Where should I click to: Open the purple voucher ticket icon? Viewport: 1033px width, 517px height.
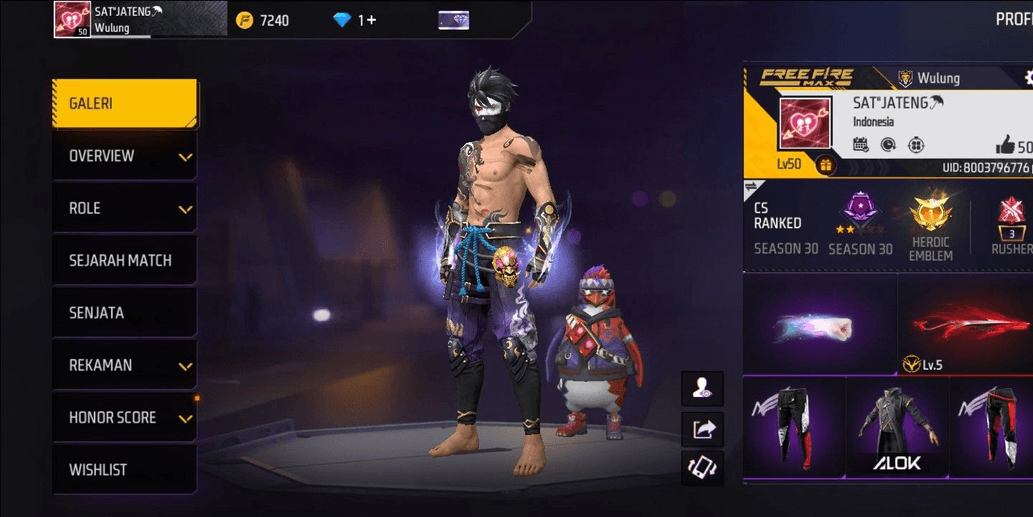(453, 20)
